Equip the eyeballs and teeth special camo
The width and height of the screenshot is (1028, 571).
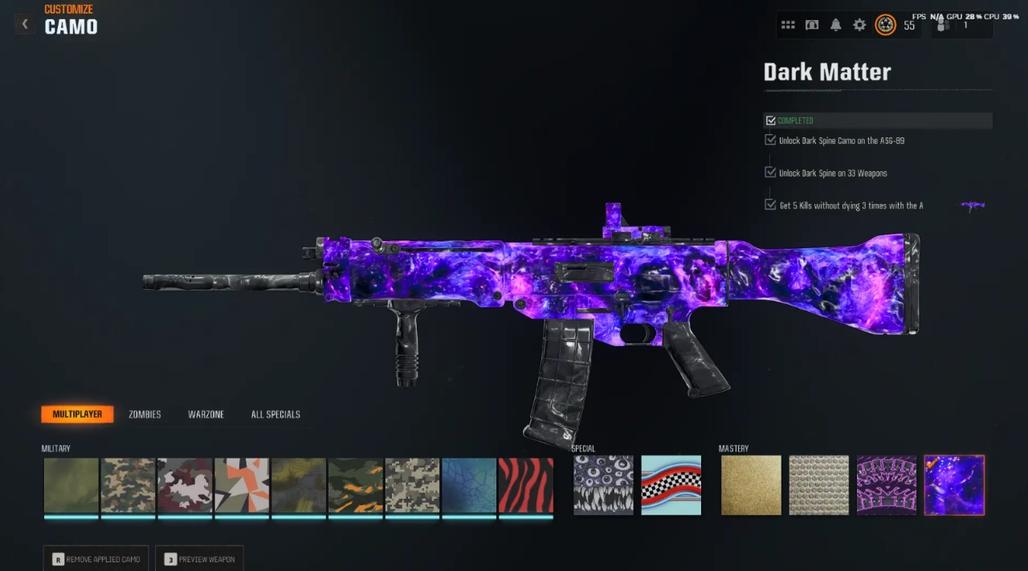click(603, 486)
